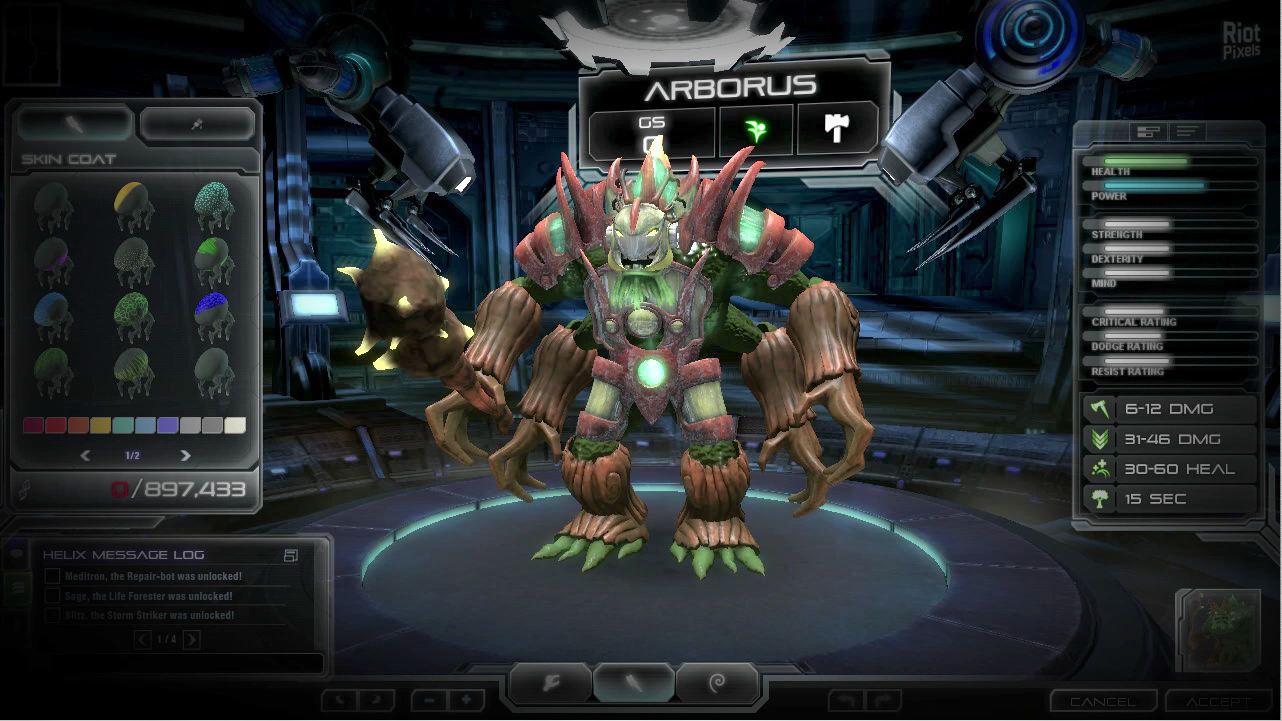The image size is (1282, 721).
Task: Select the 30-60 Heal ability row
Action: pyautogui.click(x=1170, y=469)
